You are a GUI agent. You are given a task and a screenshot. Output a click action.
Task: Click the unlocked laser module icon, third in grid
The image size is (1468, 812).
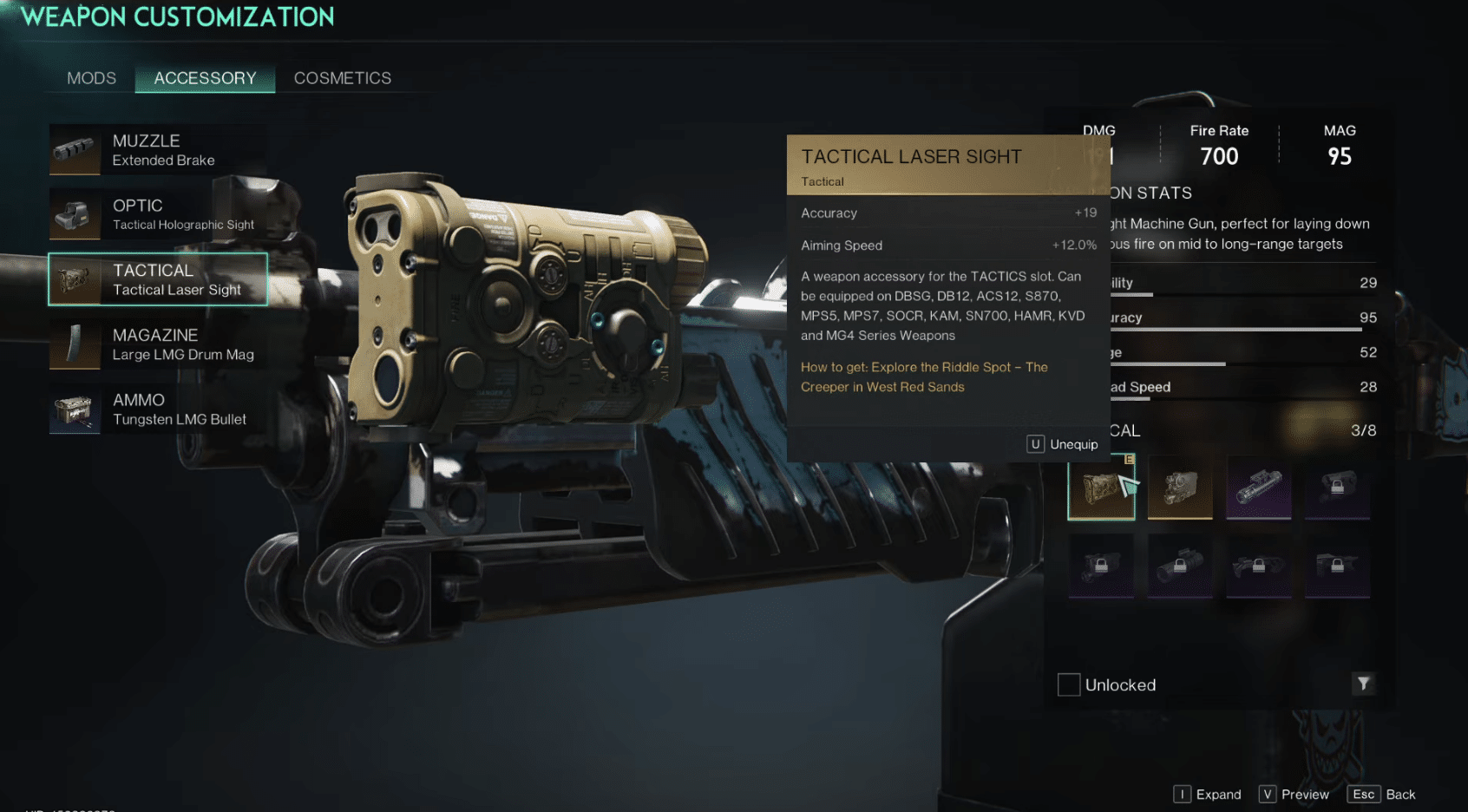point(1258,488)
